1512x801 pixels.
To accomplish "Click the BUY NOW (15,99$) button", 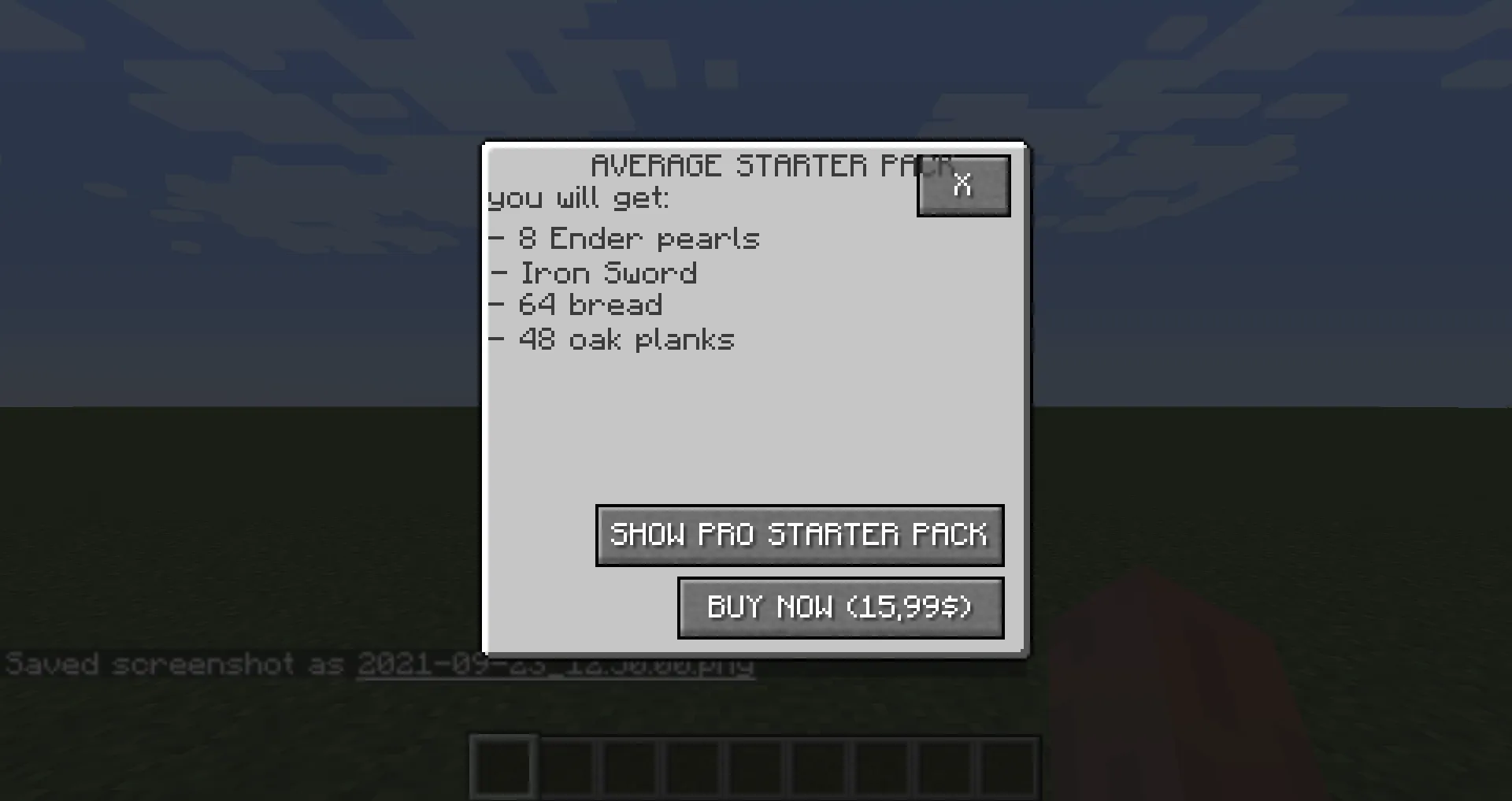I will click(839, 607).
